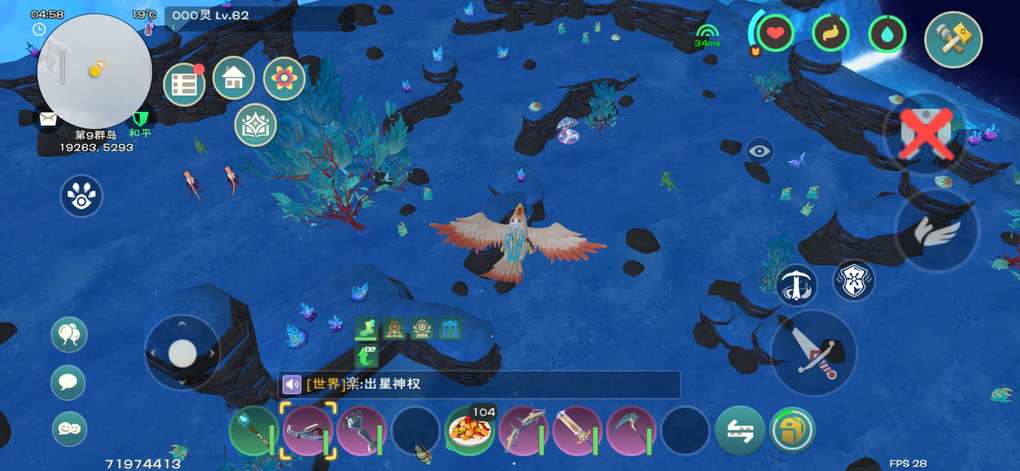Open the backpack inventory button
The width and height of the screenshot is (1020, 471).
point(792,431)
